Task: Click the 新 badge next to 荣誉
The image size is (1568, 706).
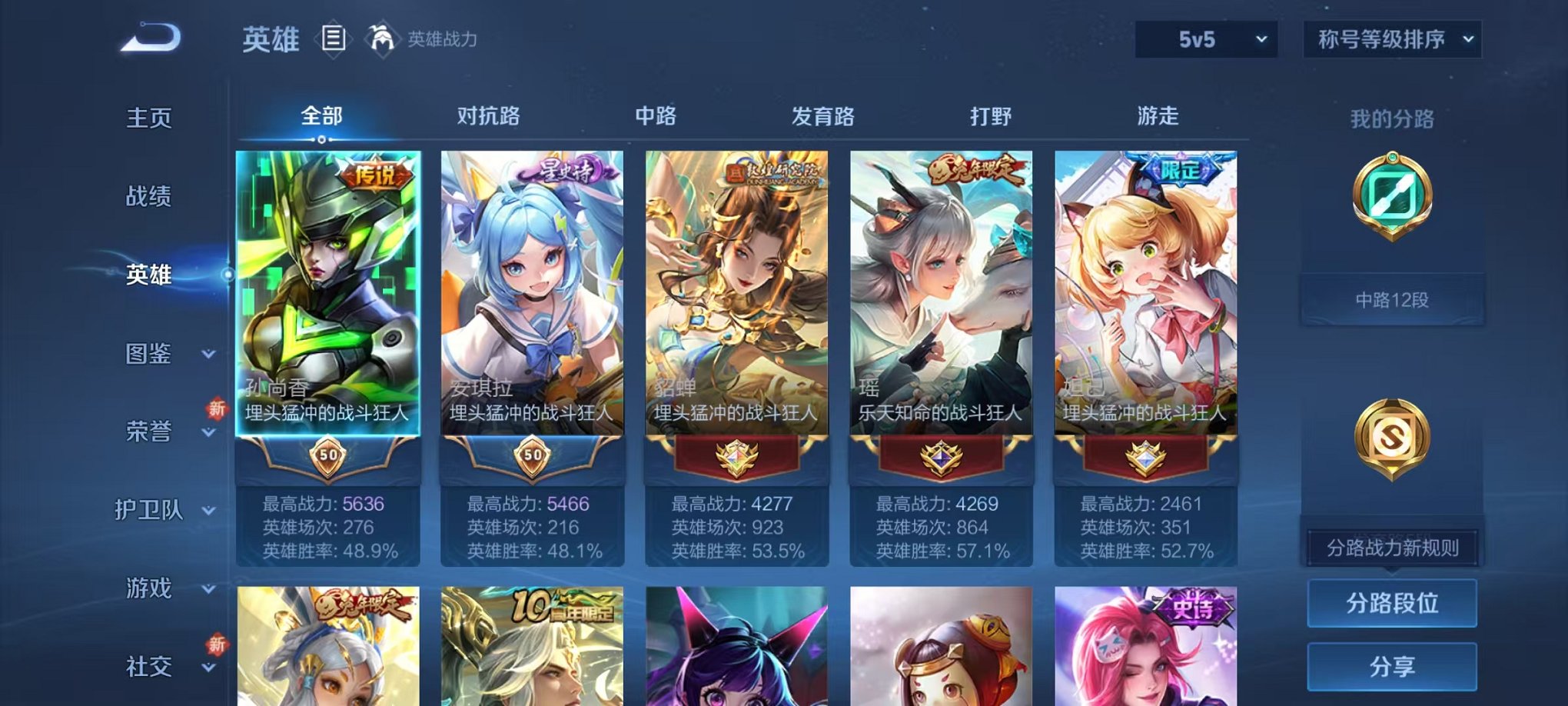Action: 219,409
